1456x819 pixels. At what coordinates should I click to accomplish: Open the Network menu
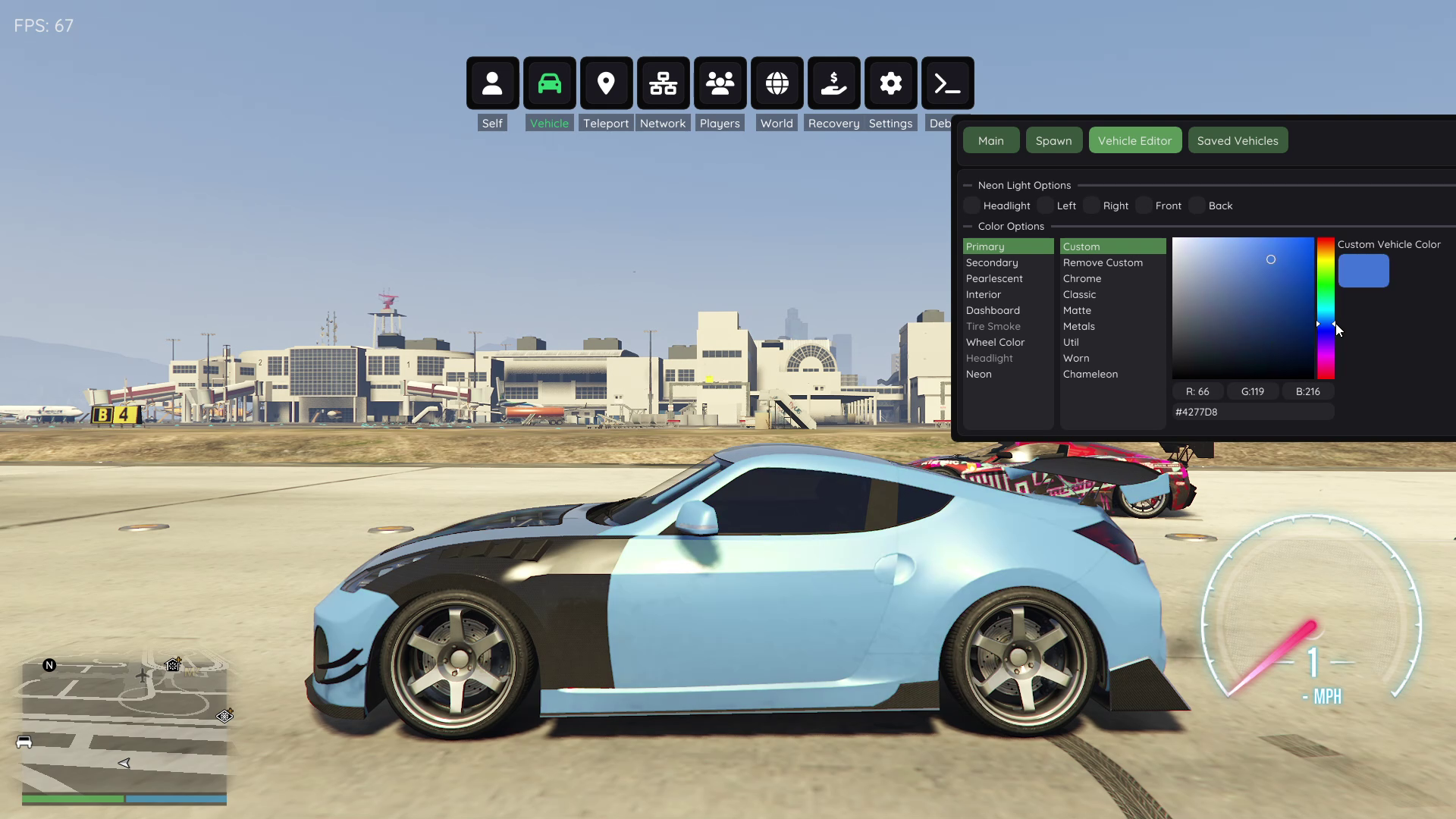click(x=663, y=83)
